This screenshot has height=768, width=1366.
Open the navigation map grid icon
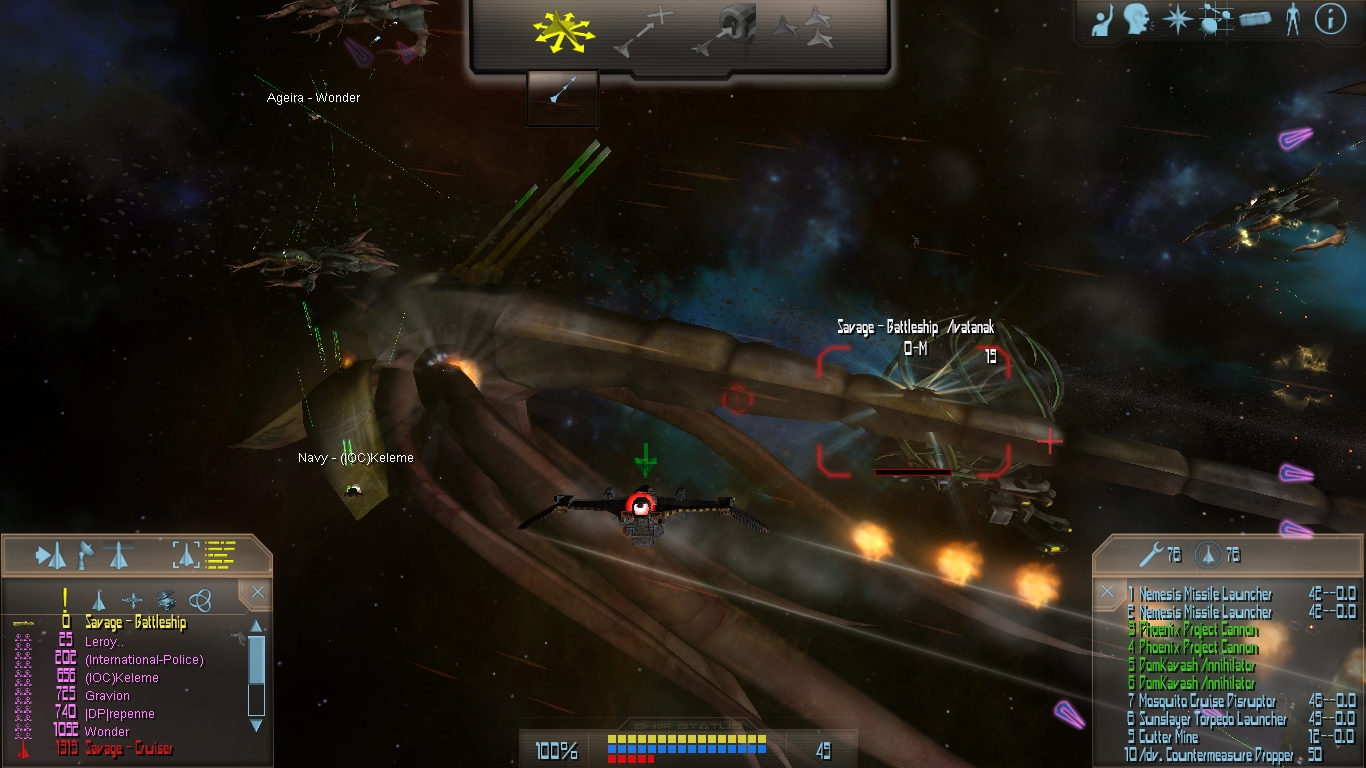click(1214, 20)
